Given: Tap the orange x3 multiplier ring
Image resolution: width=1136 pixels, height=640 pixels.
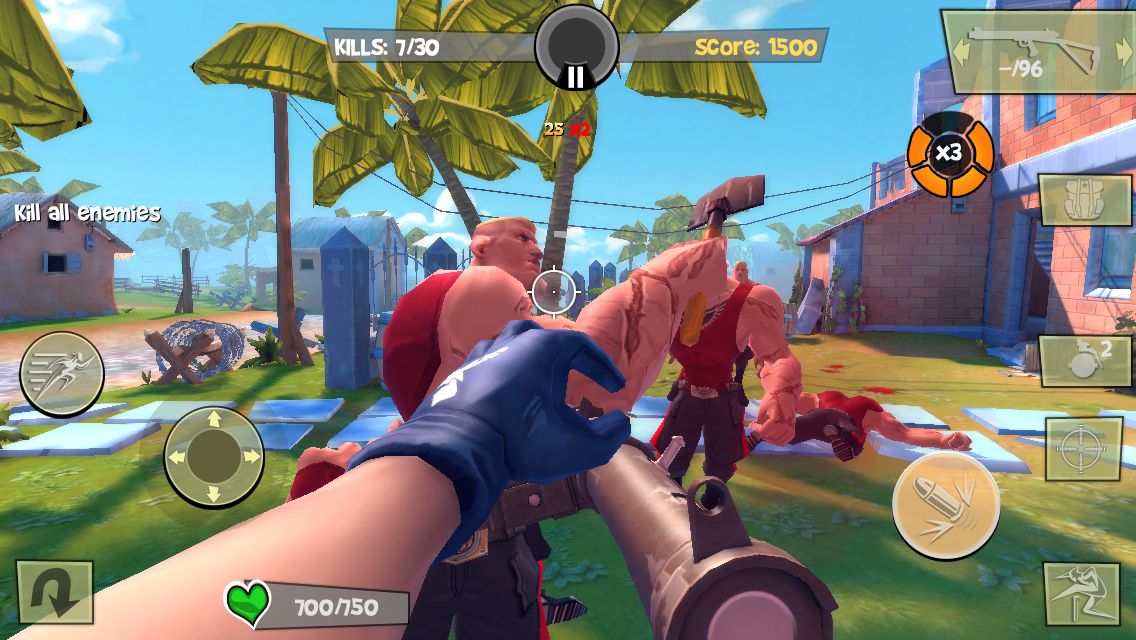Looking at the screenshot, I should (949, 154).
